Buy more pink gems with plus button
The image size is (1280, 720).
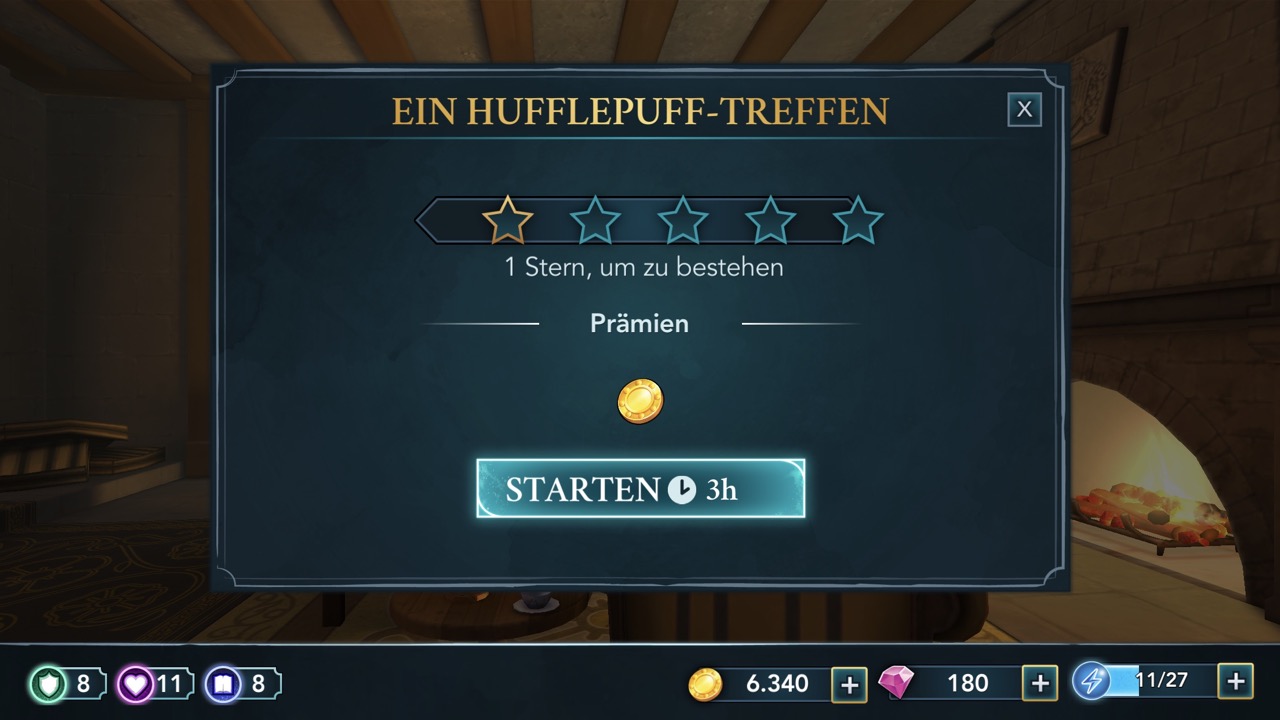[1040, 683]
